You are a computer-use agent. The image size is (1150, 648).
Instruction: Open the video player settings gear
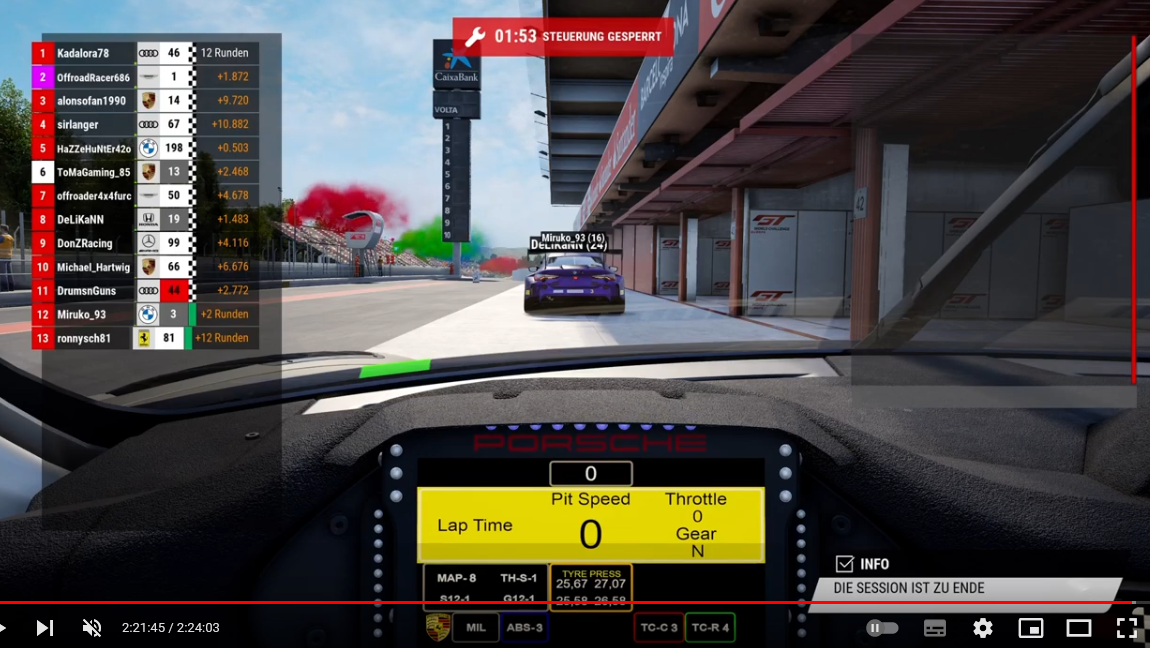click(983, 628)
